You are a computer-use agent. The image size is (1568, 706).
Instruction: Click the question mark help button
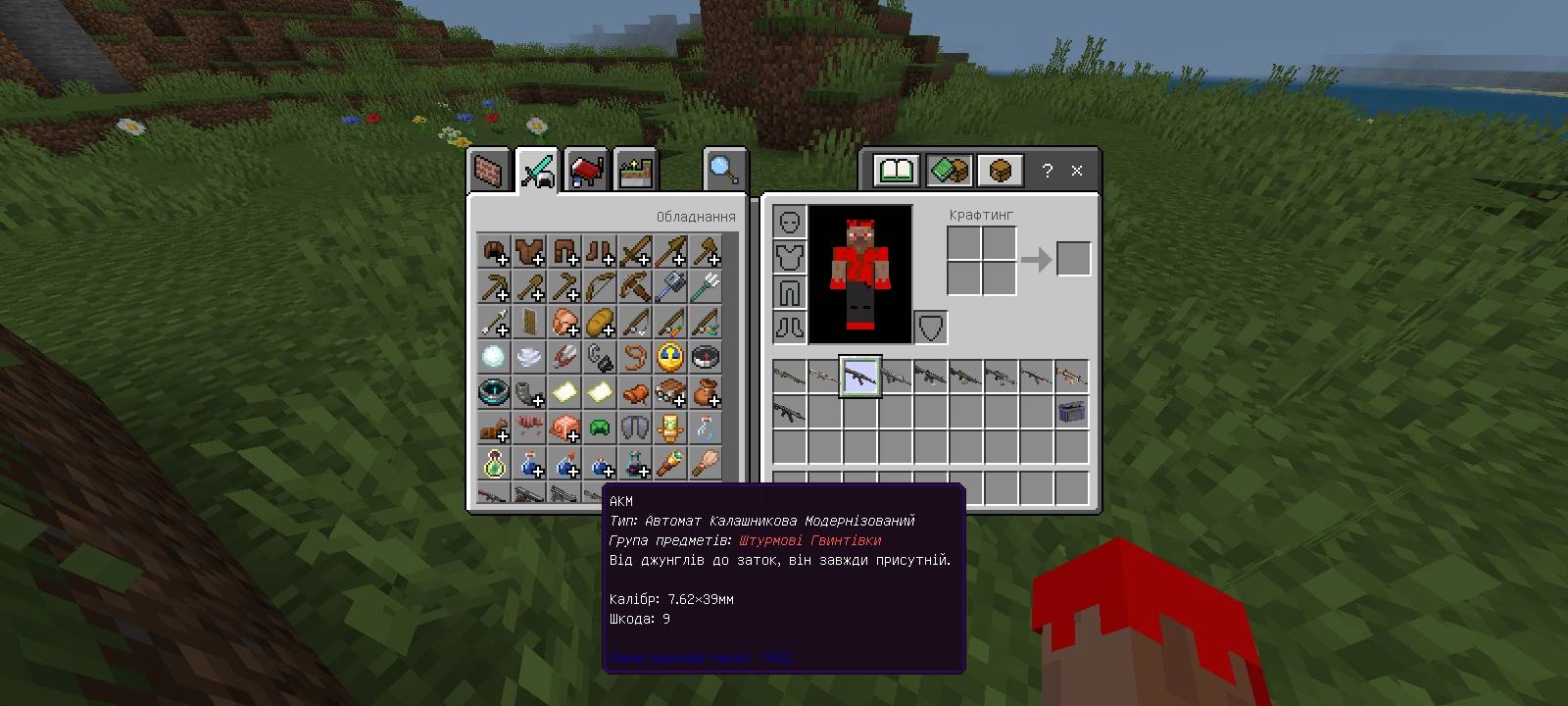(1048, 171)
